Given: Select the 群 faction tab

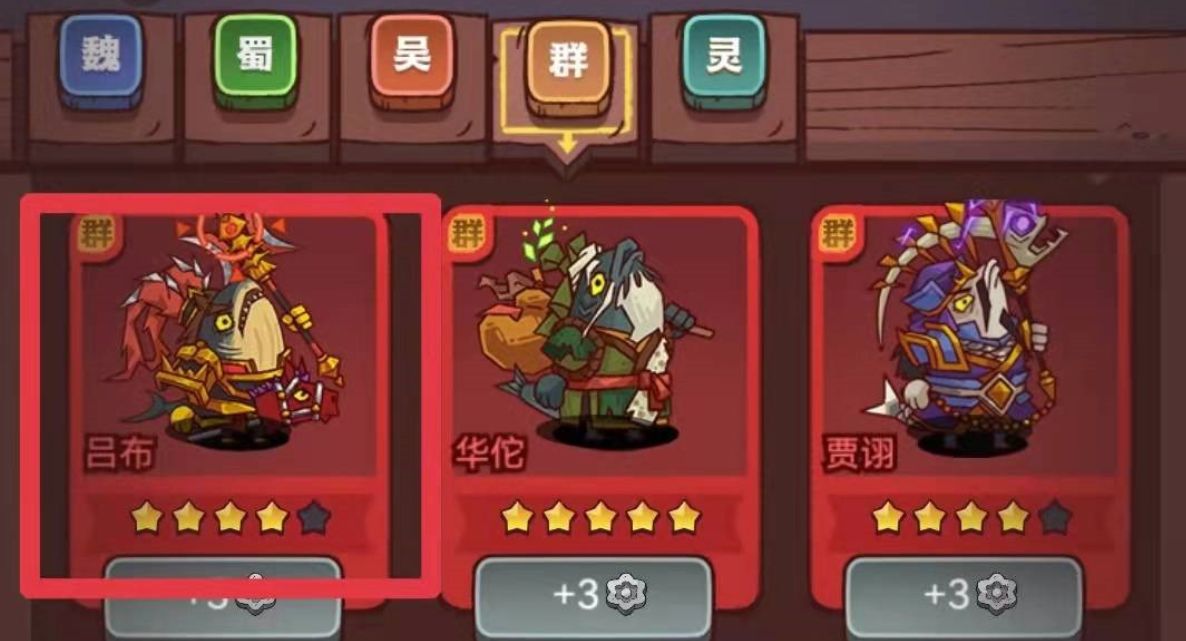Looking at the screenshot, I should click(567, 61).
